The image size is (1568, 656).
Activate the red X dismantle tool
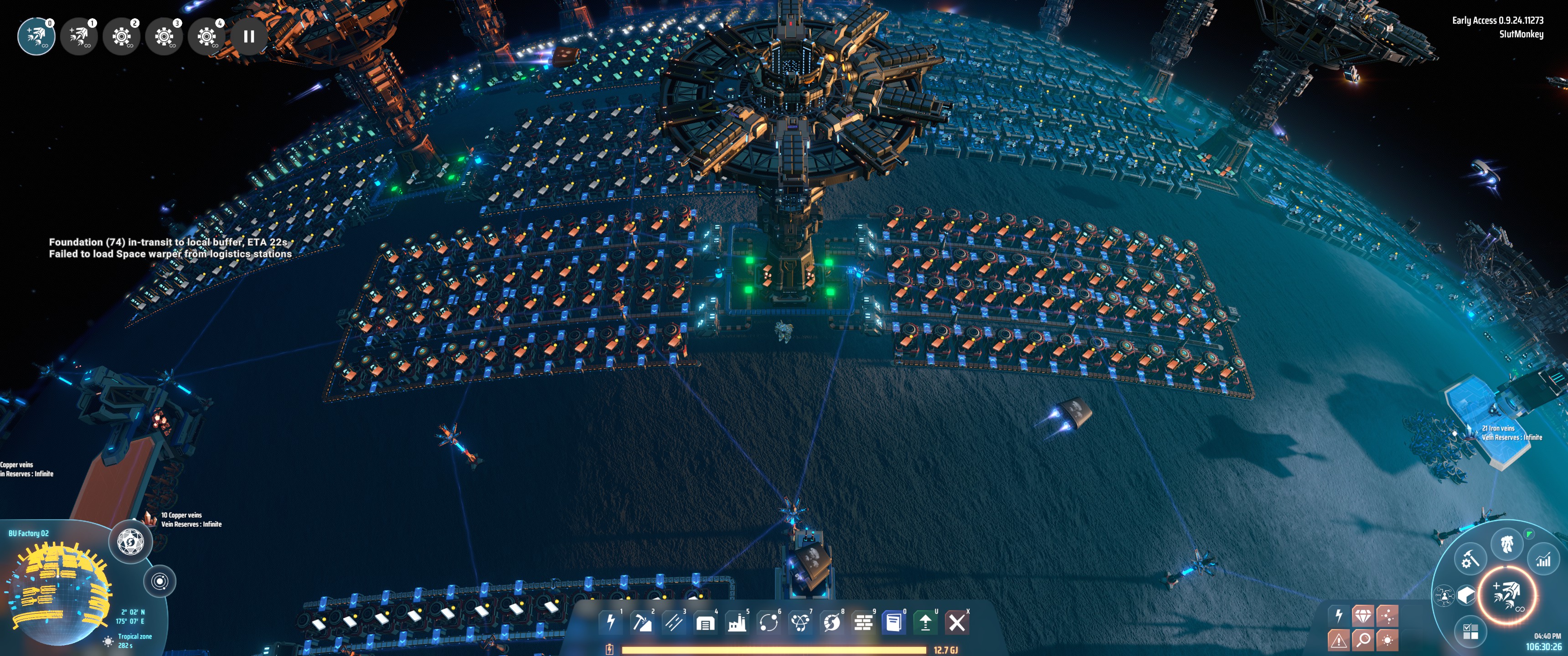point(957,623)
